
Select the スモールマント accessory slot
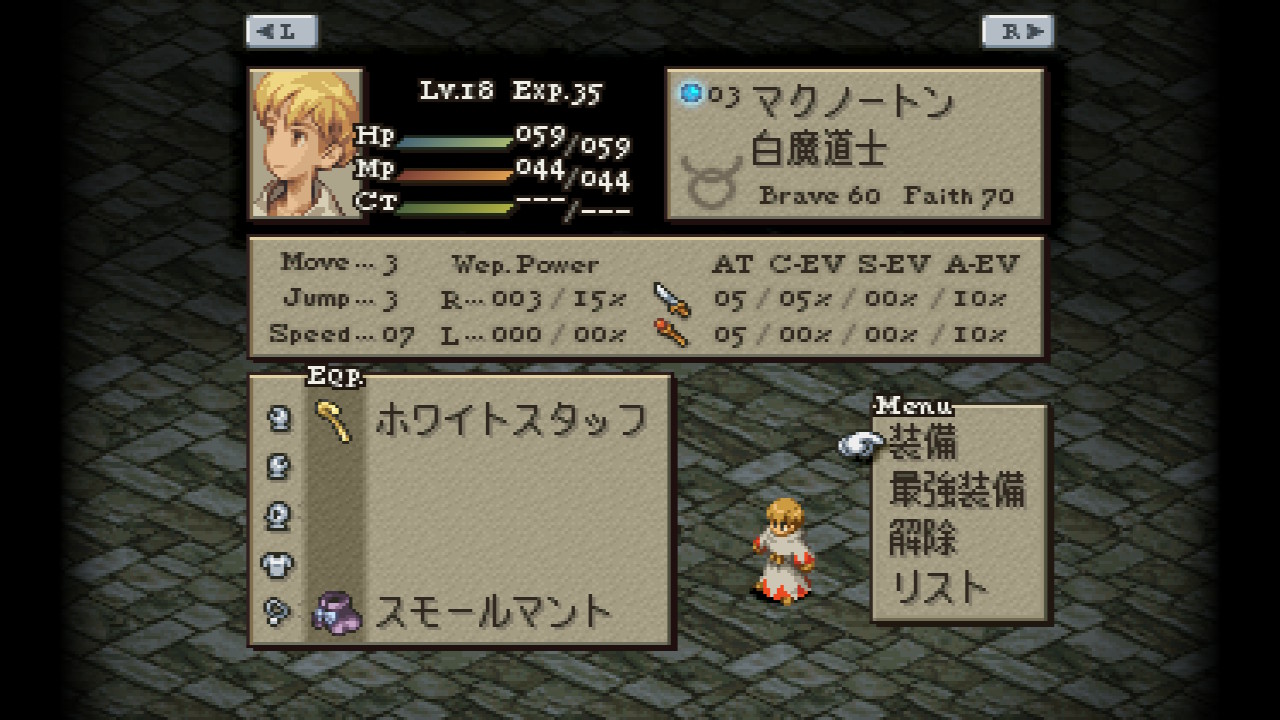point(492,611)
